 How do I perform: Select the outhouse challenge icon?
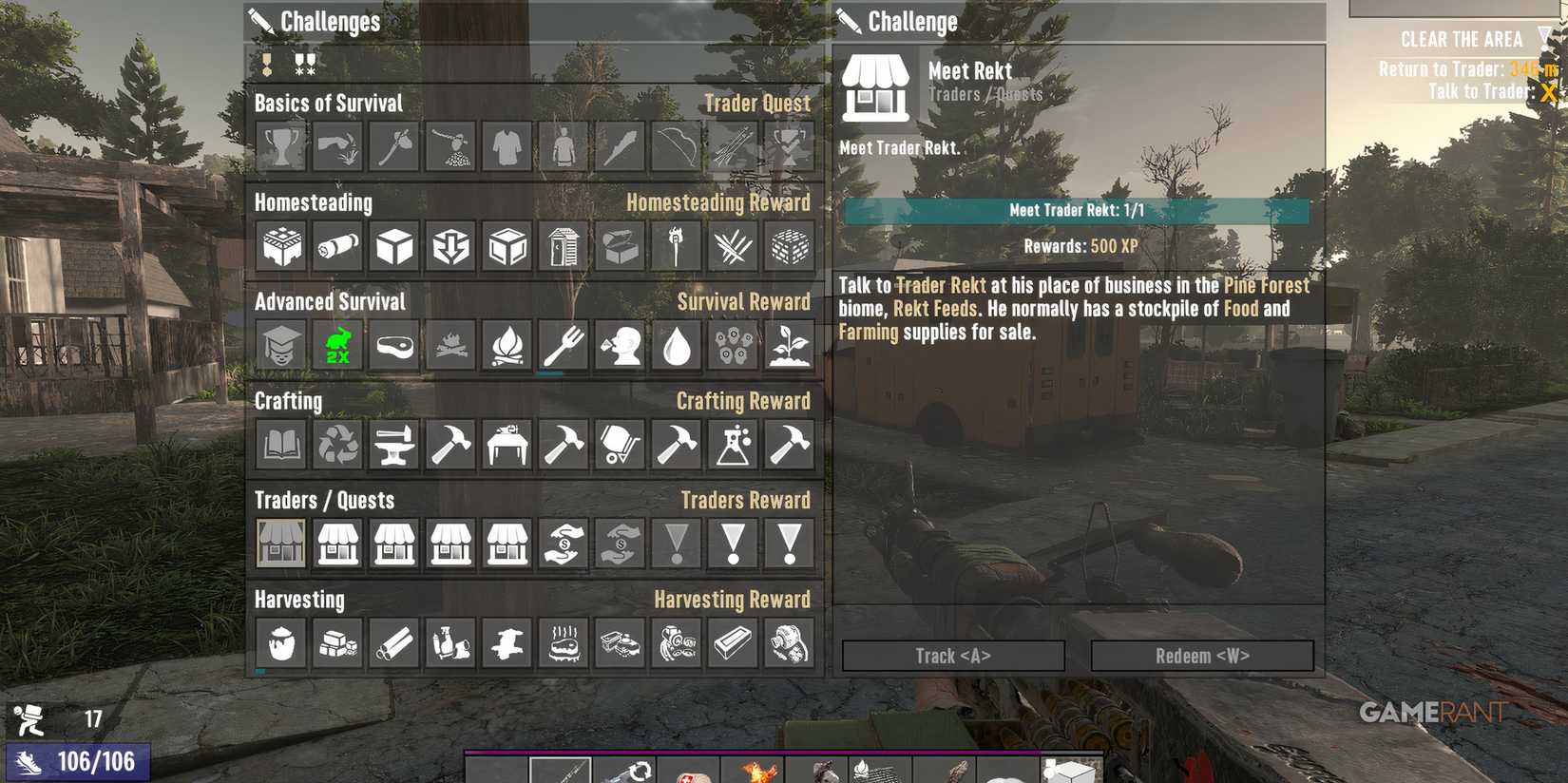click(562, 245)
